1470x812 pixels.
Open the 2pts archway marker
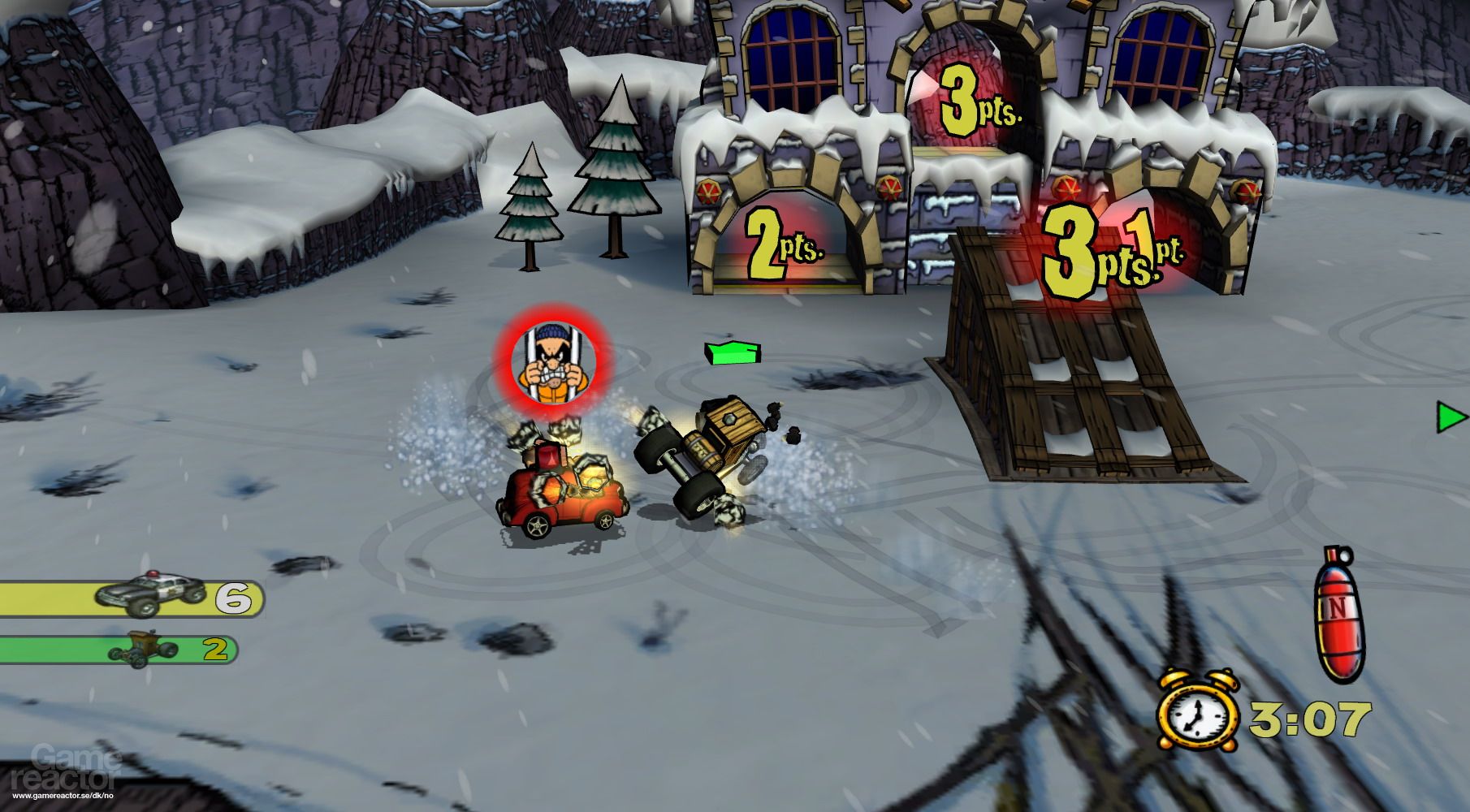point(786,243)
